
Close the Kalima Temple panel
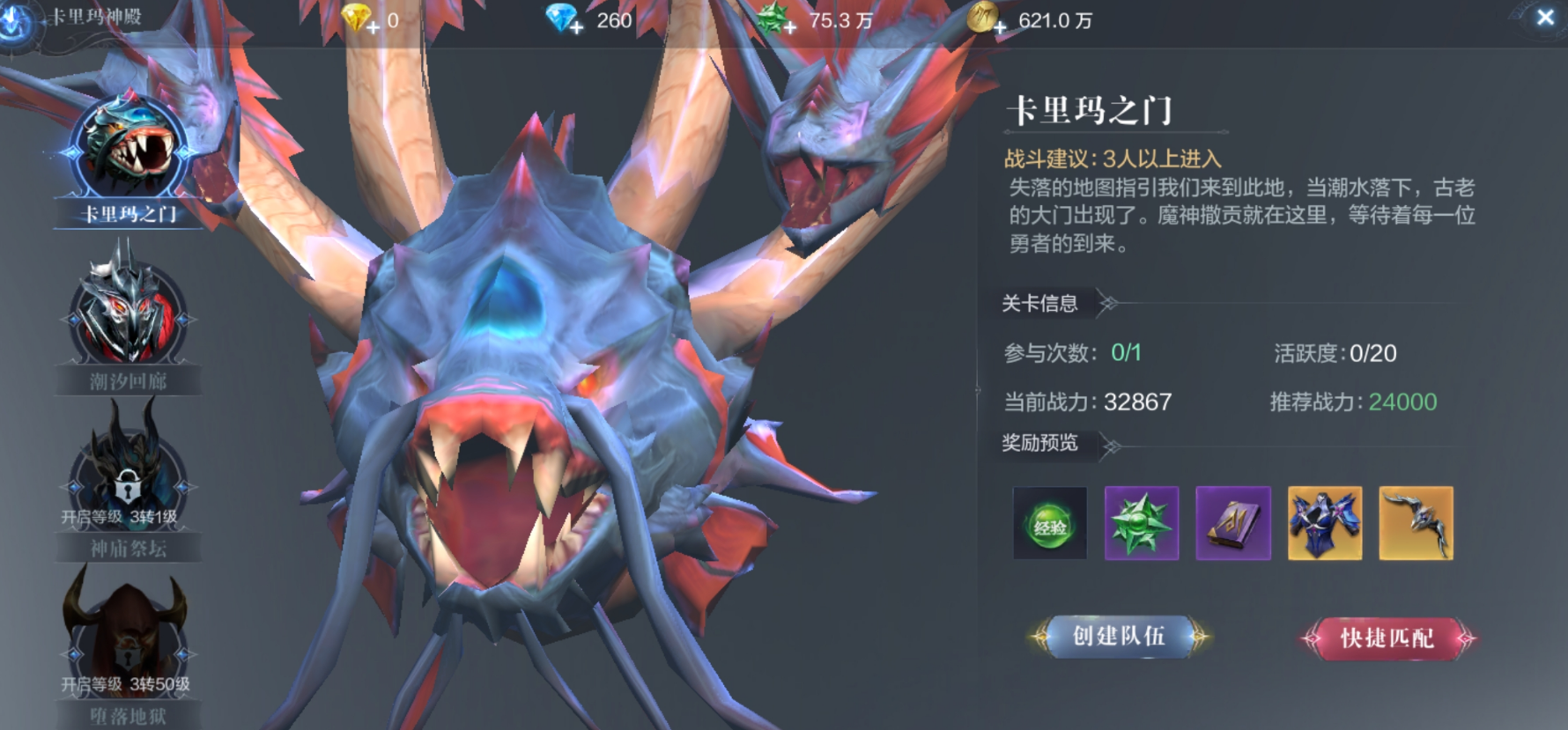[x=1544, y=18]
